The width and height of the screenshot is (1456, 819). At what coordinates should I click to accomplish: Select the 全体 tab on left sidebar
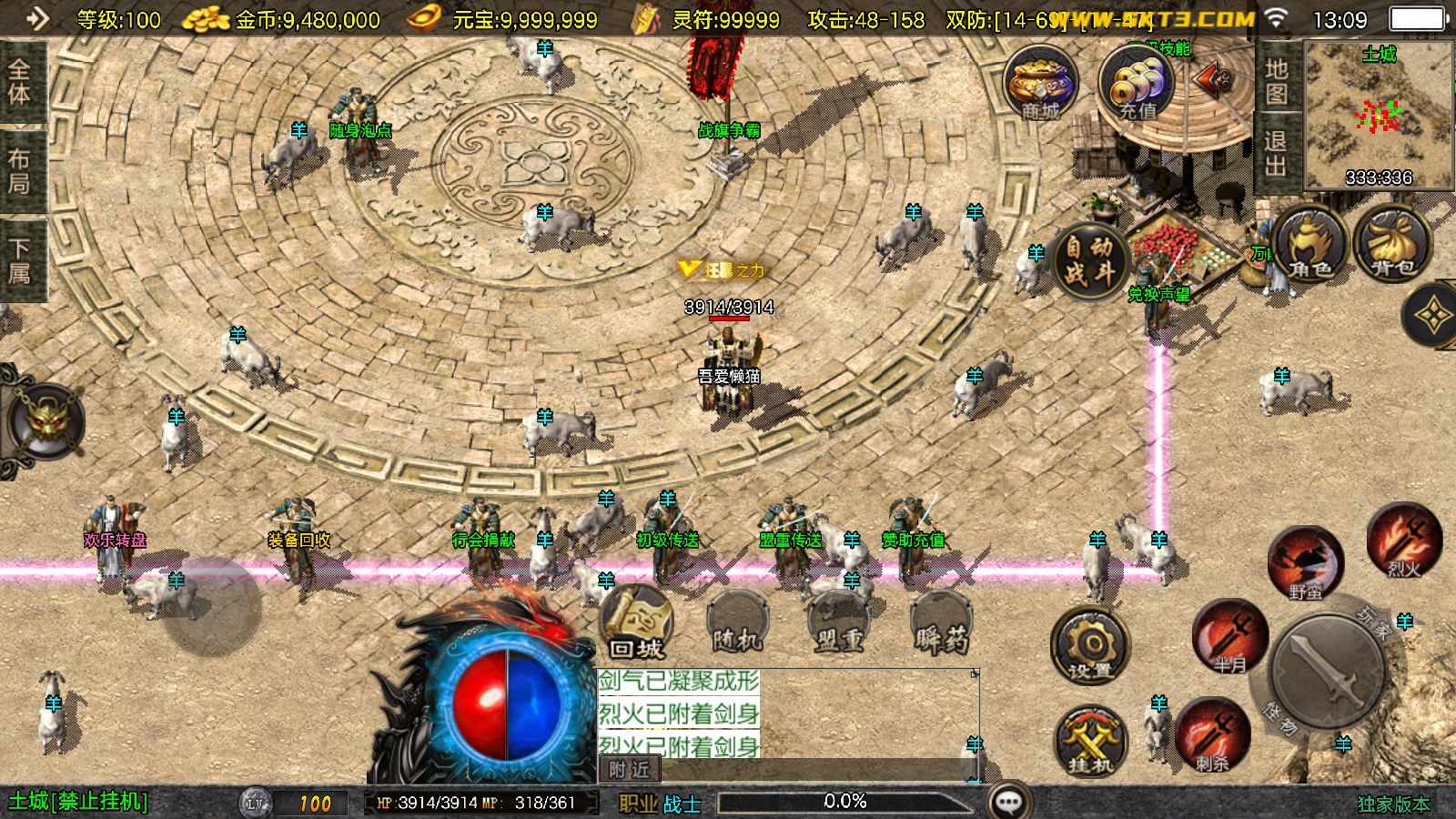[x=22, y=78]
